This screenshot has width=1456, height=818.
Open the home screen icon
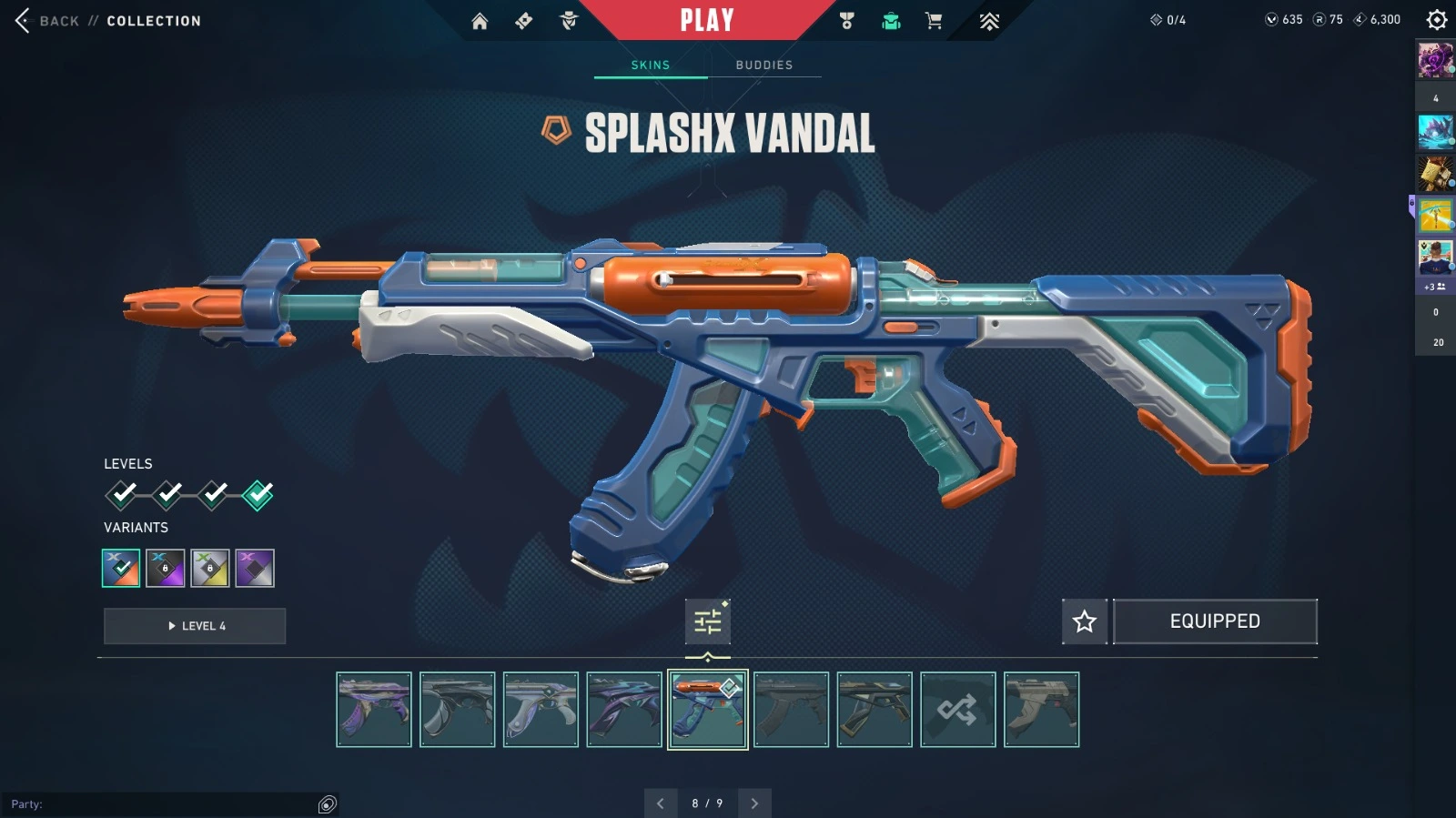[480, 21]
